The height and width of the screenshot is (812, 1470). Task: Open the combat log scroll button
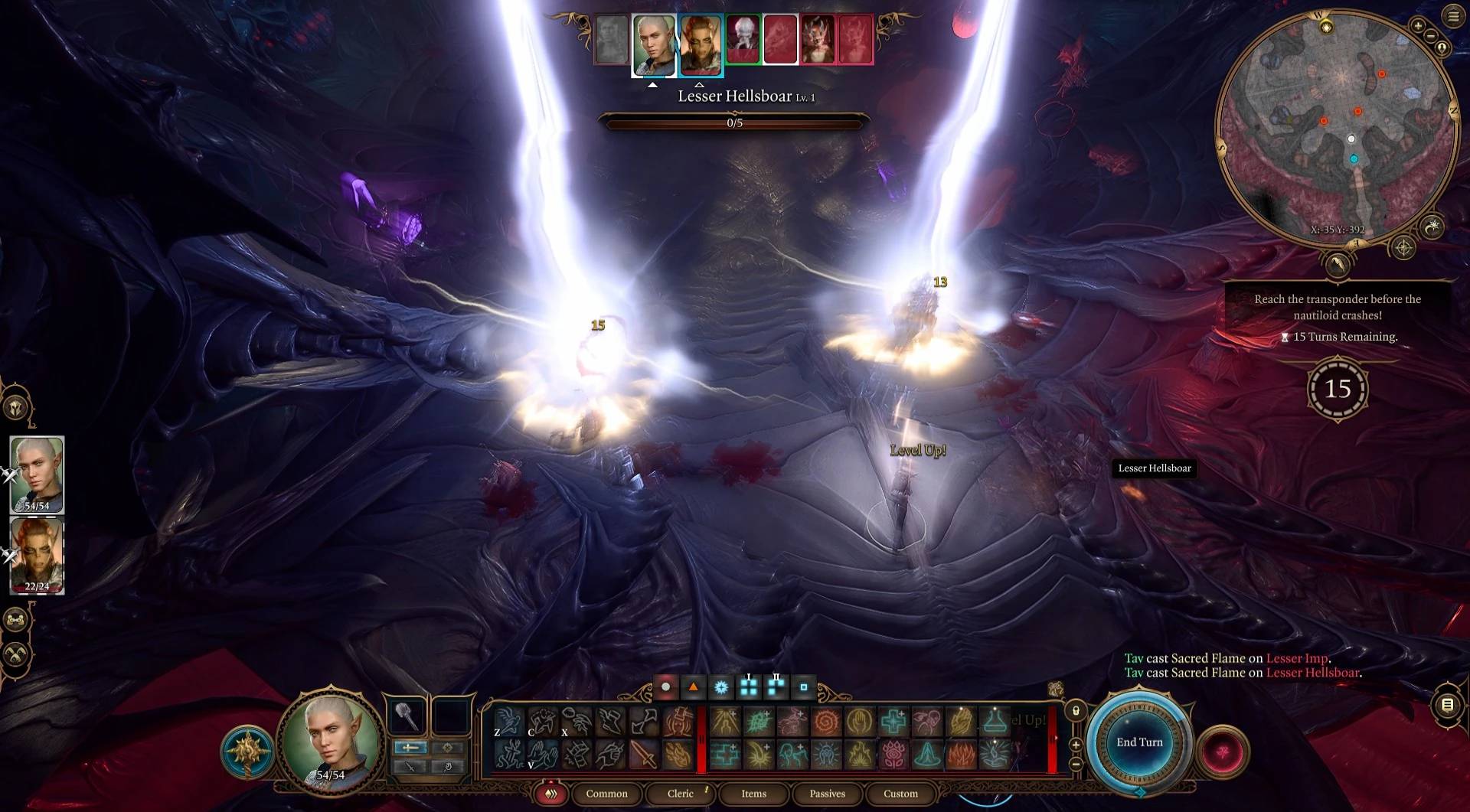point(1447,705)
